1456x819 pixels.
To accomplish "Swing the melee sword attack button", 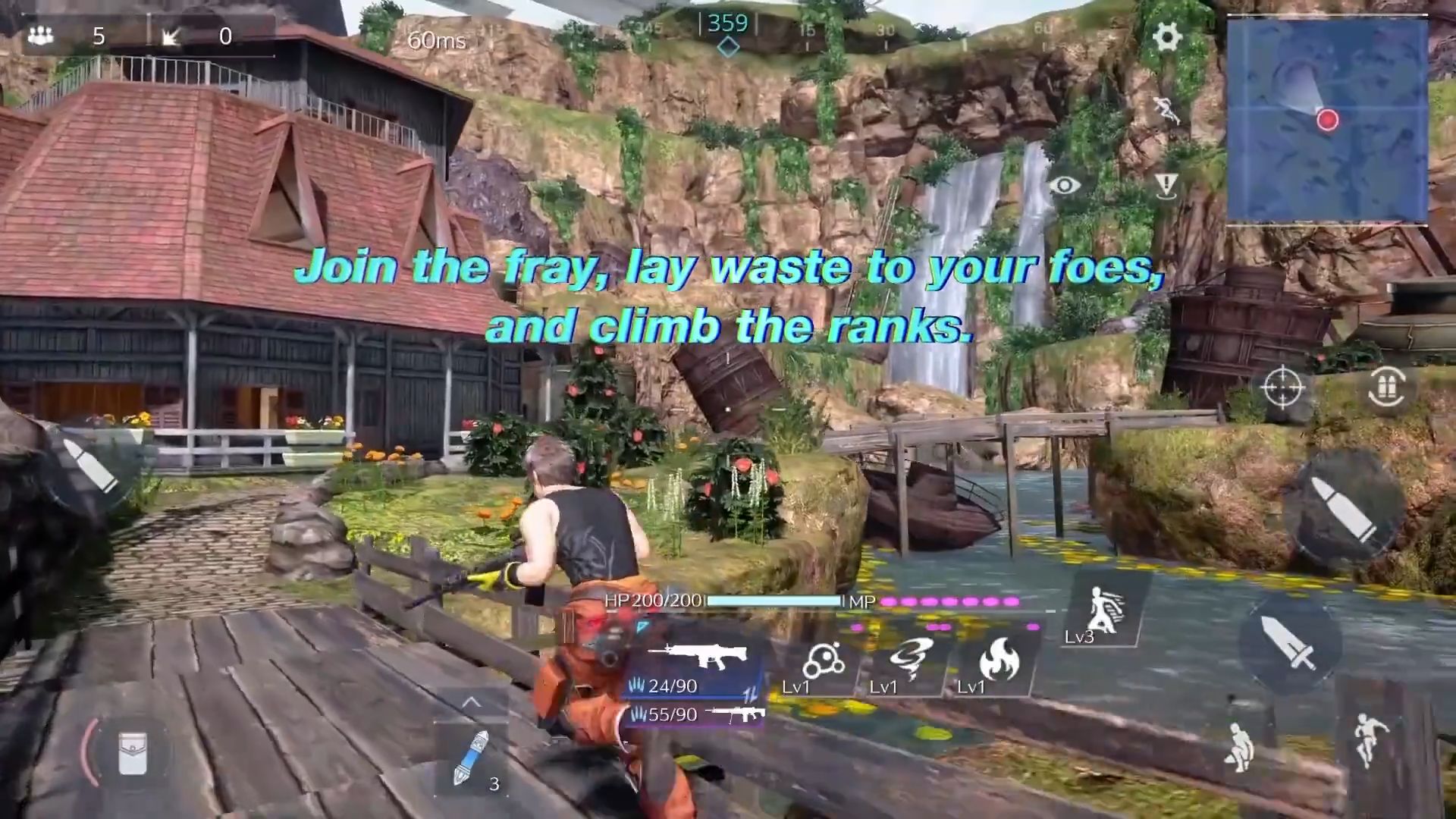I will point(1290,643).
